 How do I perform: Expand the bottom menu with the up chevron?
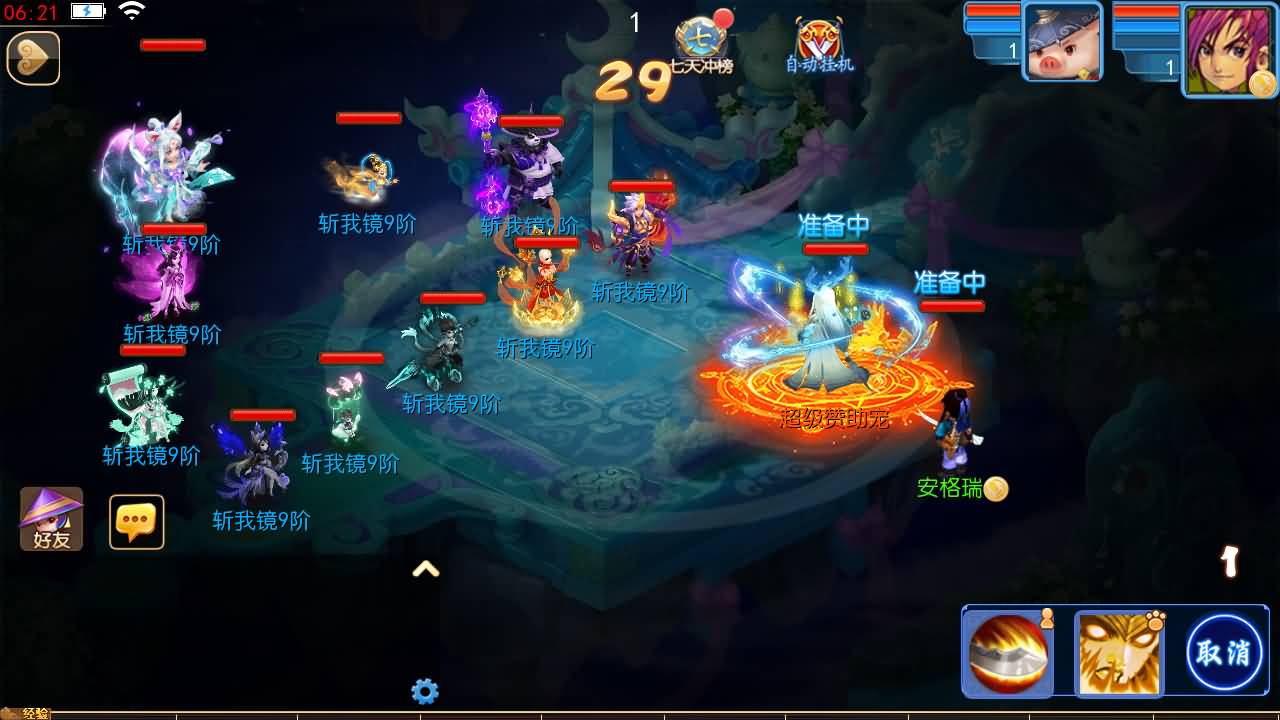pyautogui.click(x=428, y=568)
